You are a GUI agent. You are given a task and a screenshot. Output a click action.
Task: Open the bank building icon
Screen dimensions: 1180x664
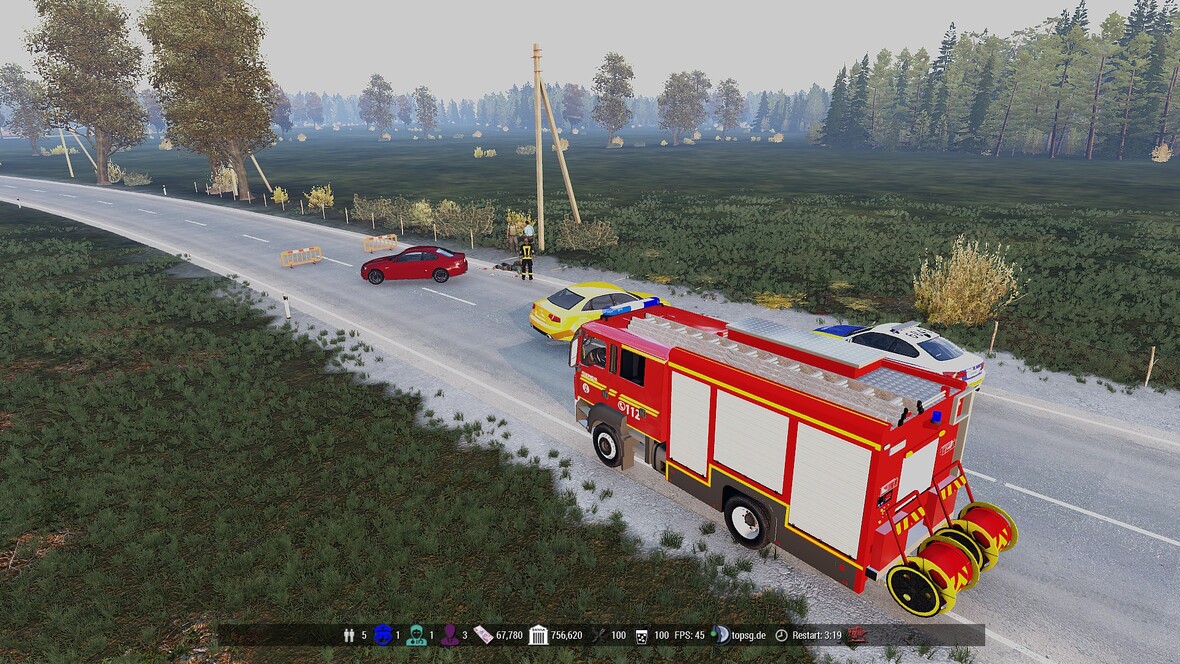pyautogui.click(x=538, y=635)
